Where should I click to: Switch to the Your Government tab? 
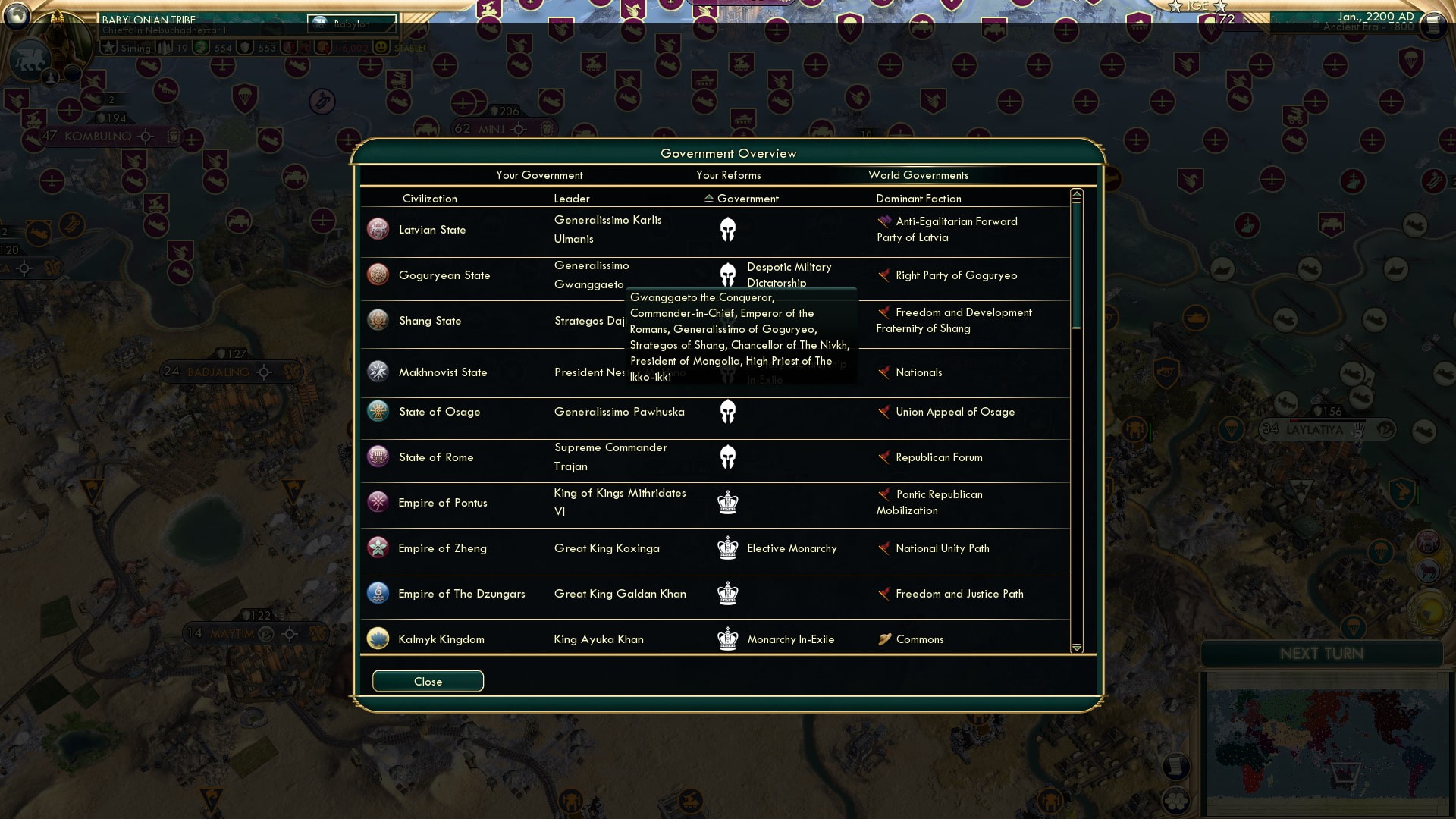[540, 175]
